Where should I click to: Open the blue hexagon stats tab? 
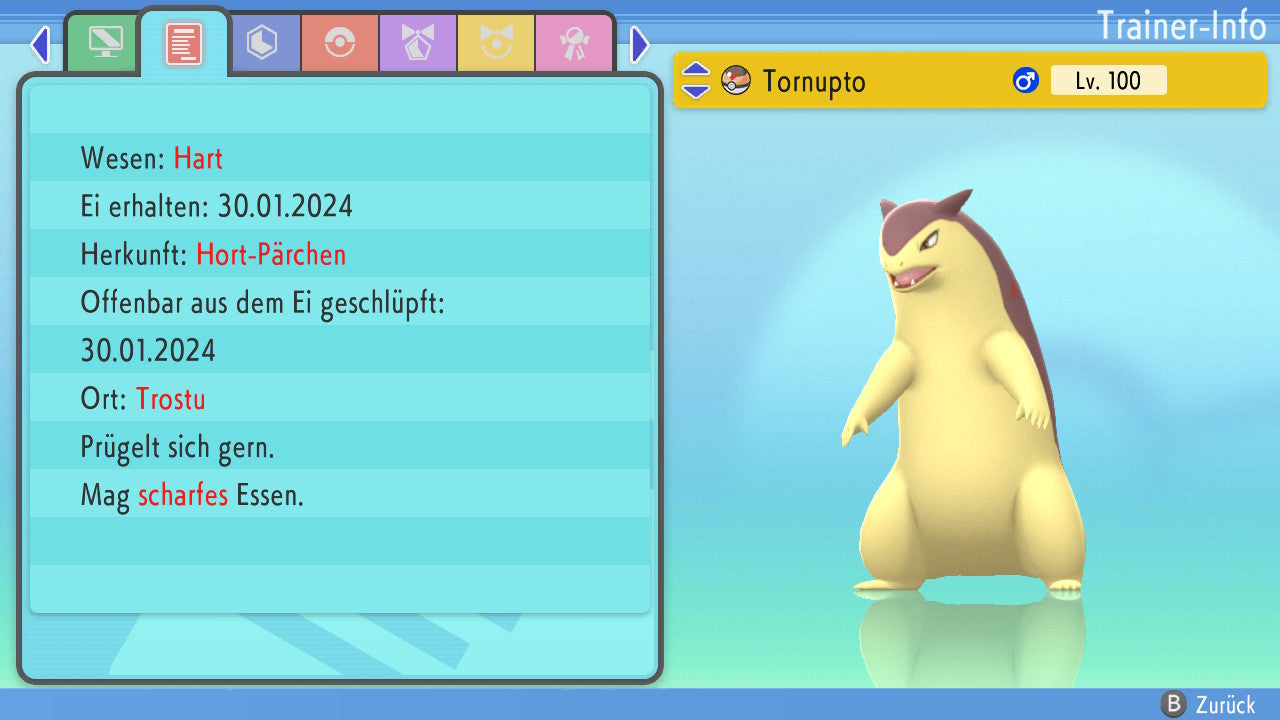[x=262, y=44]
